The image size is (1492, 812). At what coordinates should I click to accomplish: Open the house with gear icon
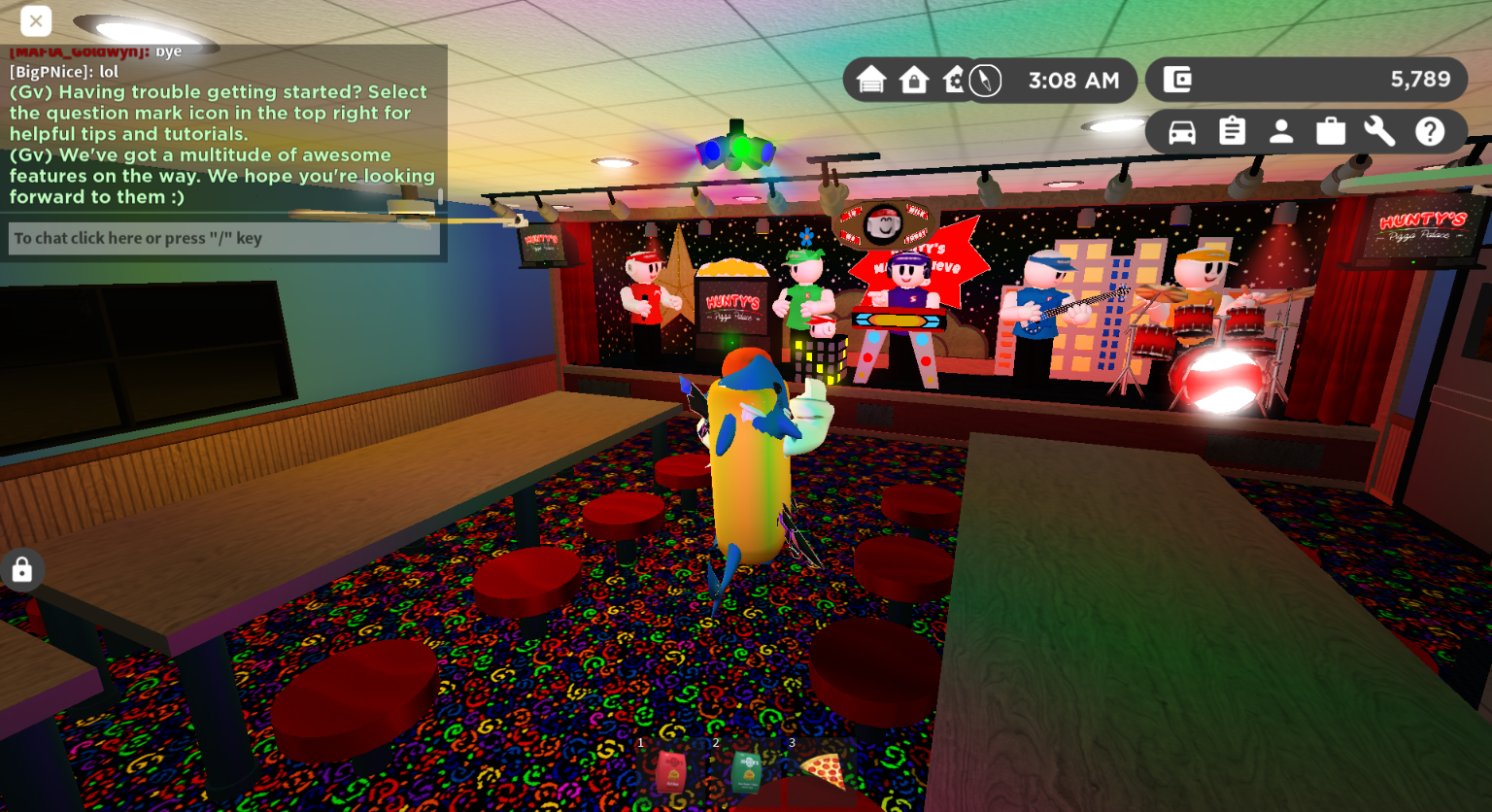pyautogui.click(x=953, y=80)
